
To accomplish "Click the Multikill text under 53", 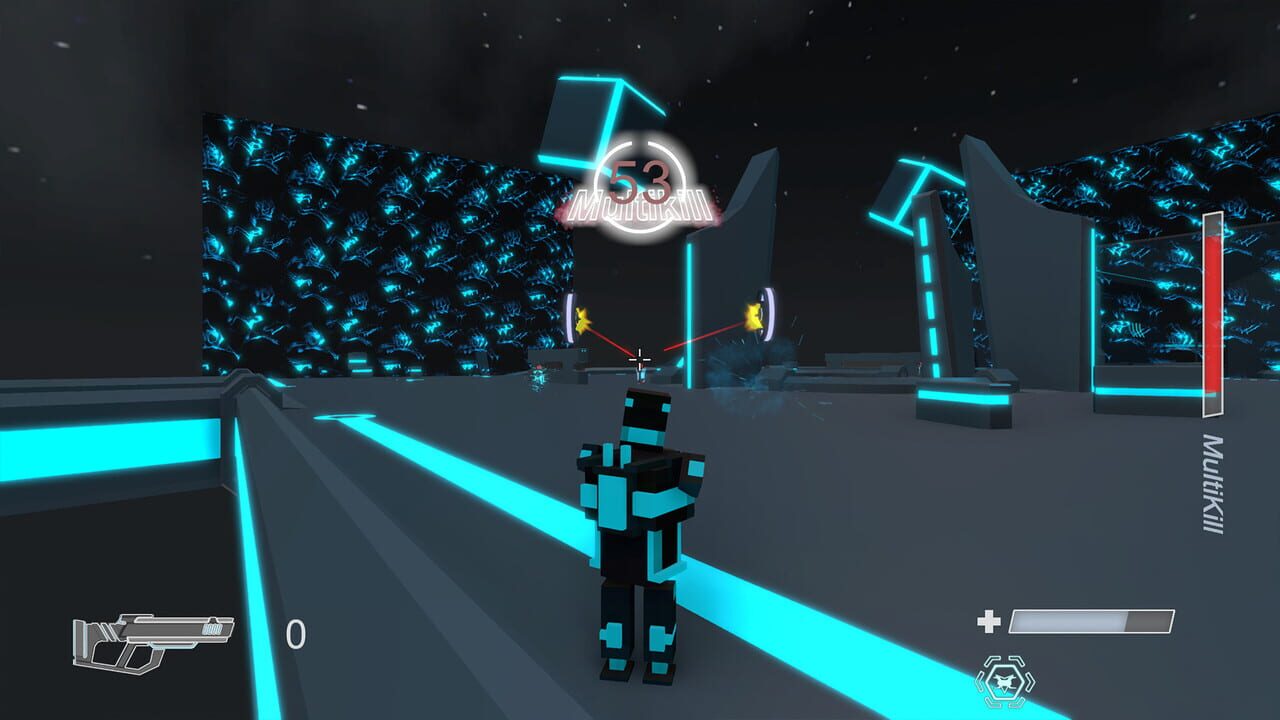I will 640,205.
